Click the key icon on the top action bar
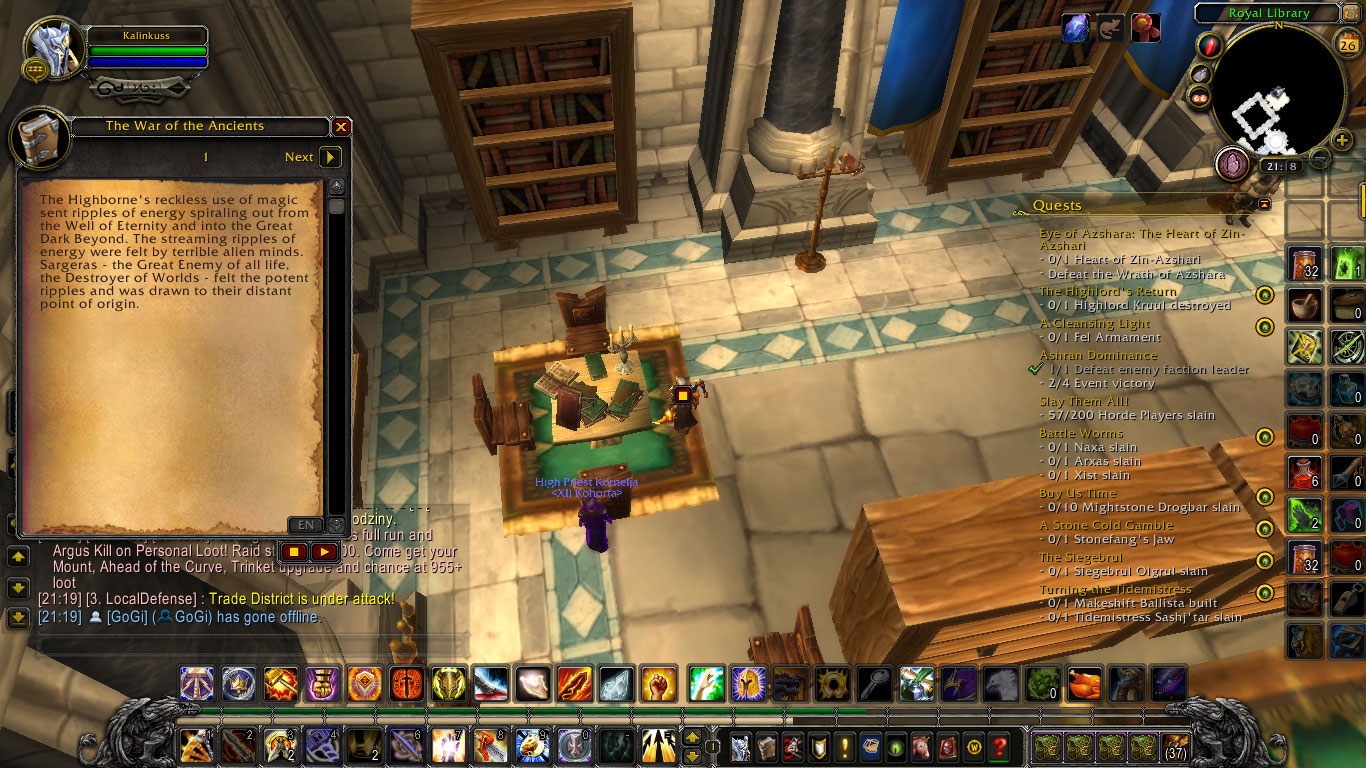Viewport: 1366px width, 768px height. click(875, 684)
